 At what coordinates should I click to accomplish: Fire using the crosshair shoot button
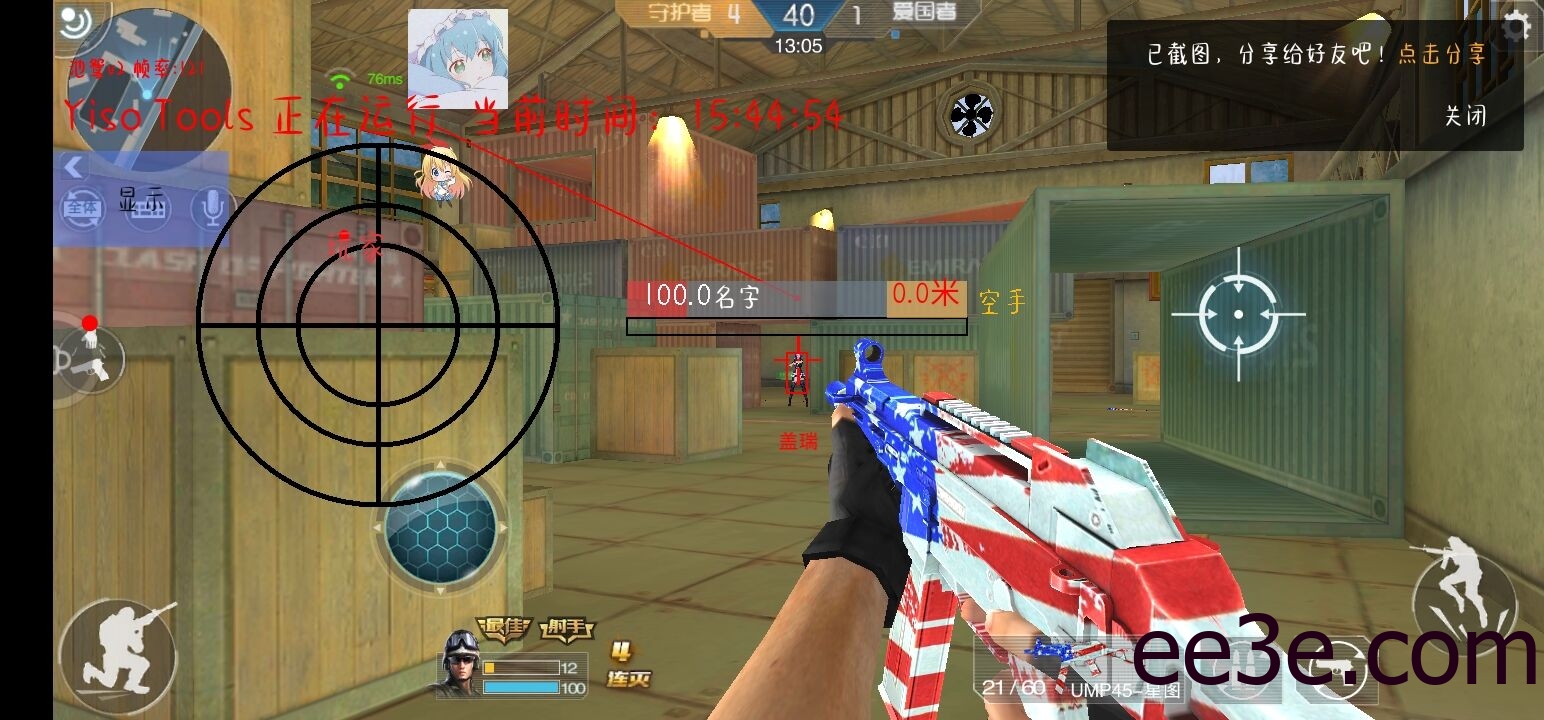click(1238, 314)
